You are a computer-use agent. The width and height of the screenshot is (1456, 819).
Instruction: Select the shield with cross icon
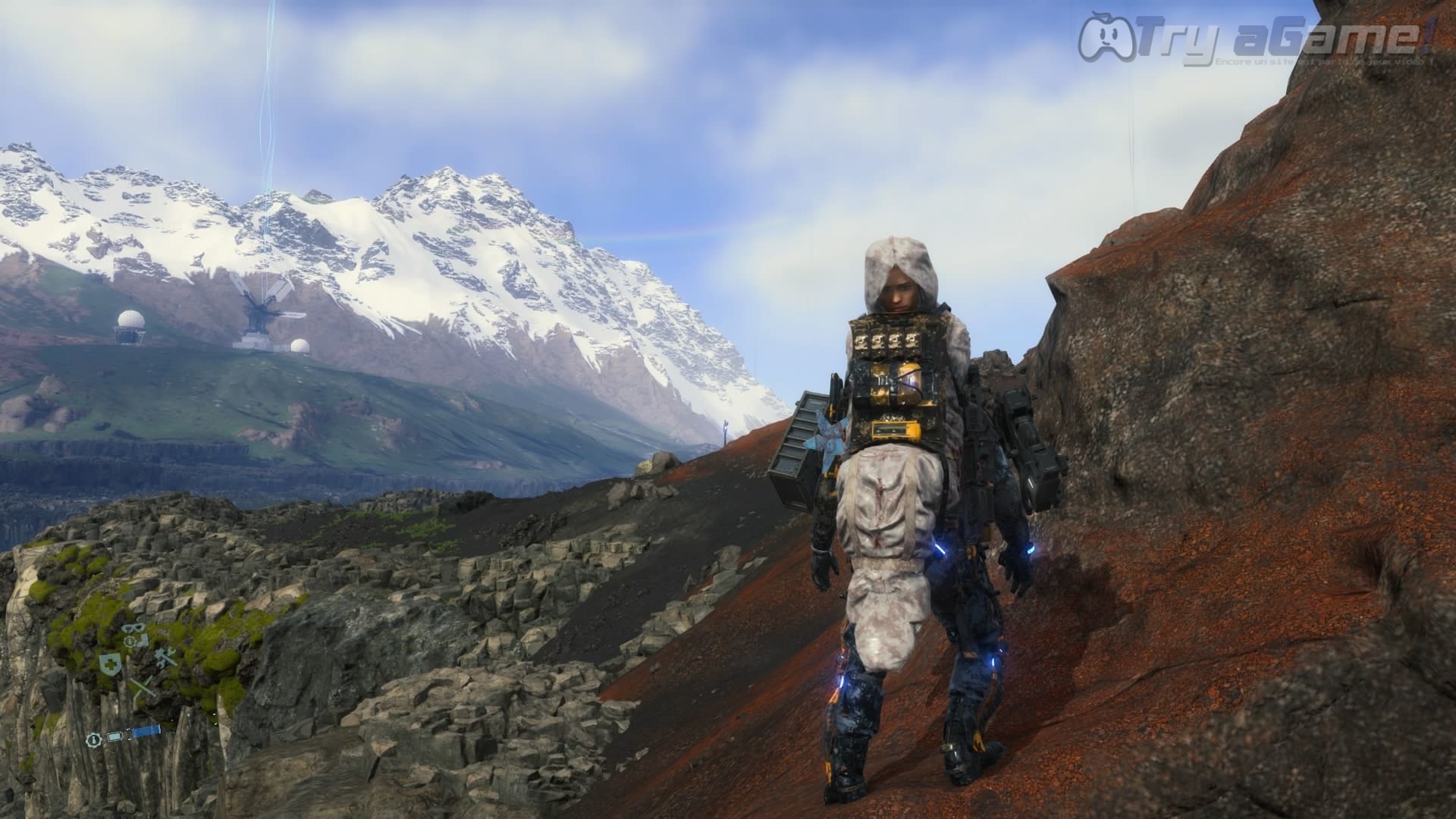110,665
